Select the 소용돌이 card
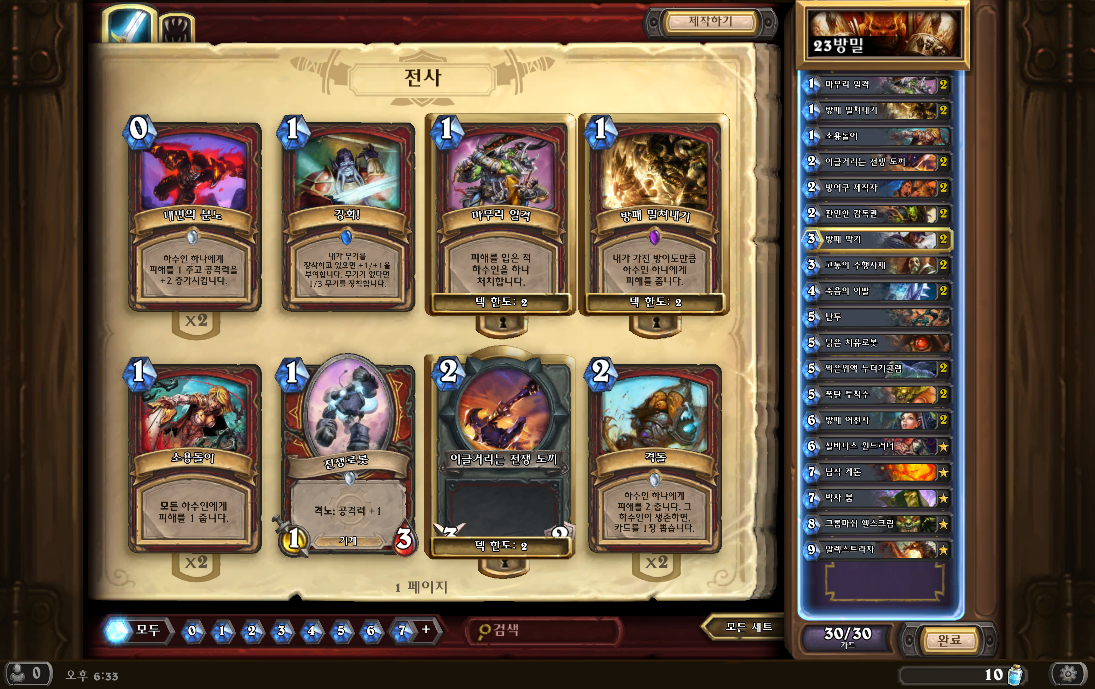Image resolution: width=1095 pixels, height=689 pixels. coord(195,457)
